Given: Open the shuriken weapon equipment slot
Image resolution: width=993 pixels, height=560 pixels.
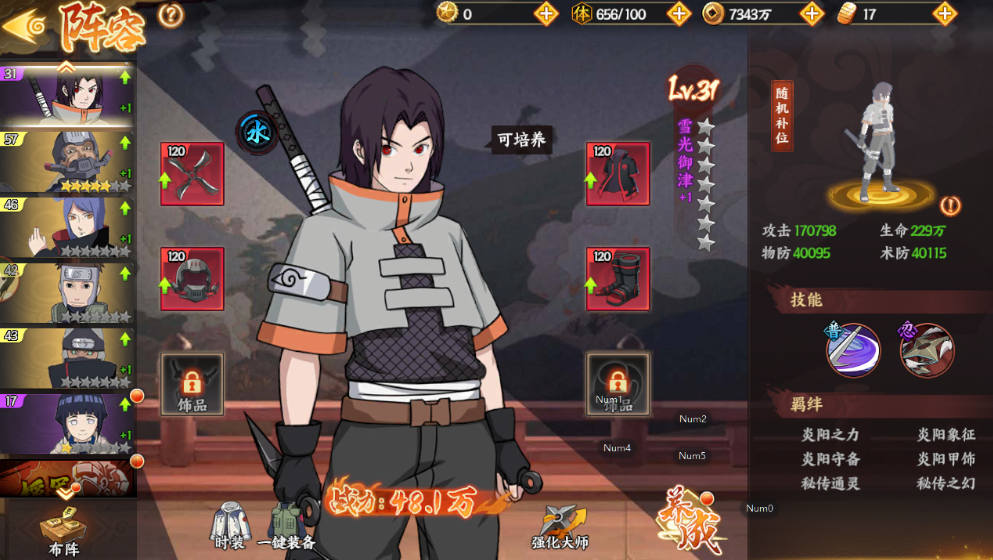Looking at the screenshot, I should click(192, 174).
